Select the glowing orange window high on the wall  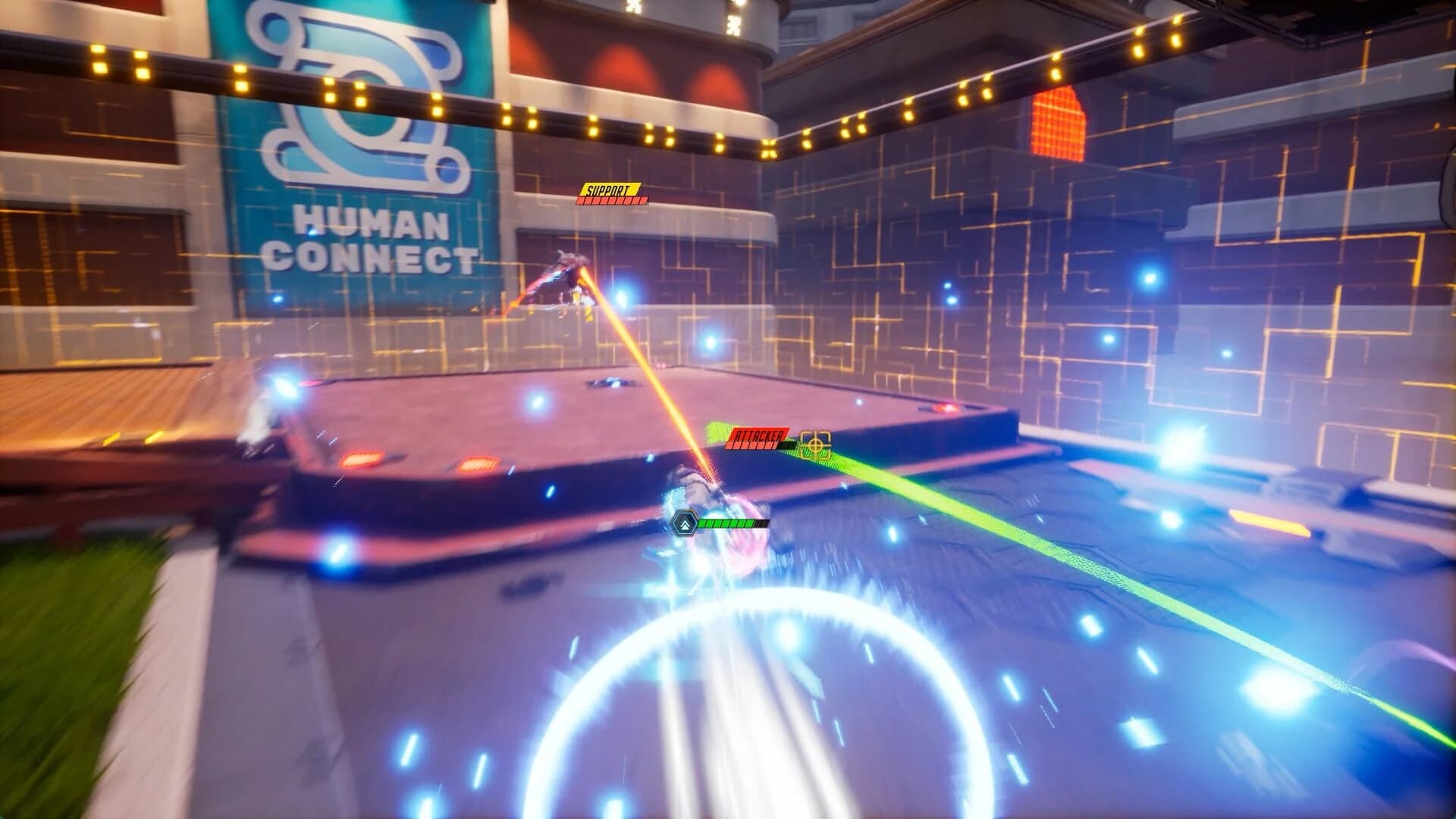(1060, 125)
